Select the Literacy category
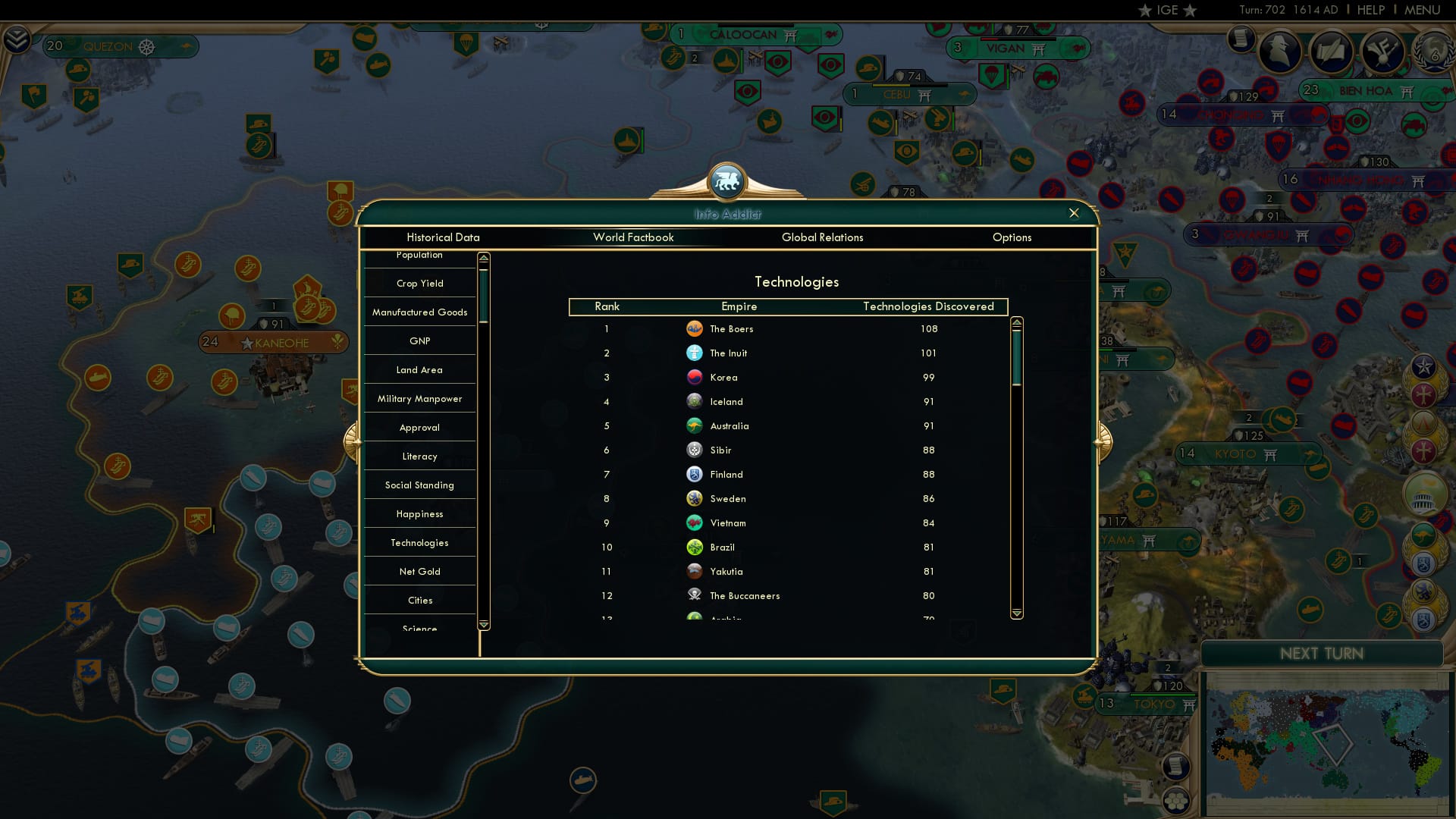The width and height of the screenshot is (1456, 819). [419, 456]
